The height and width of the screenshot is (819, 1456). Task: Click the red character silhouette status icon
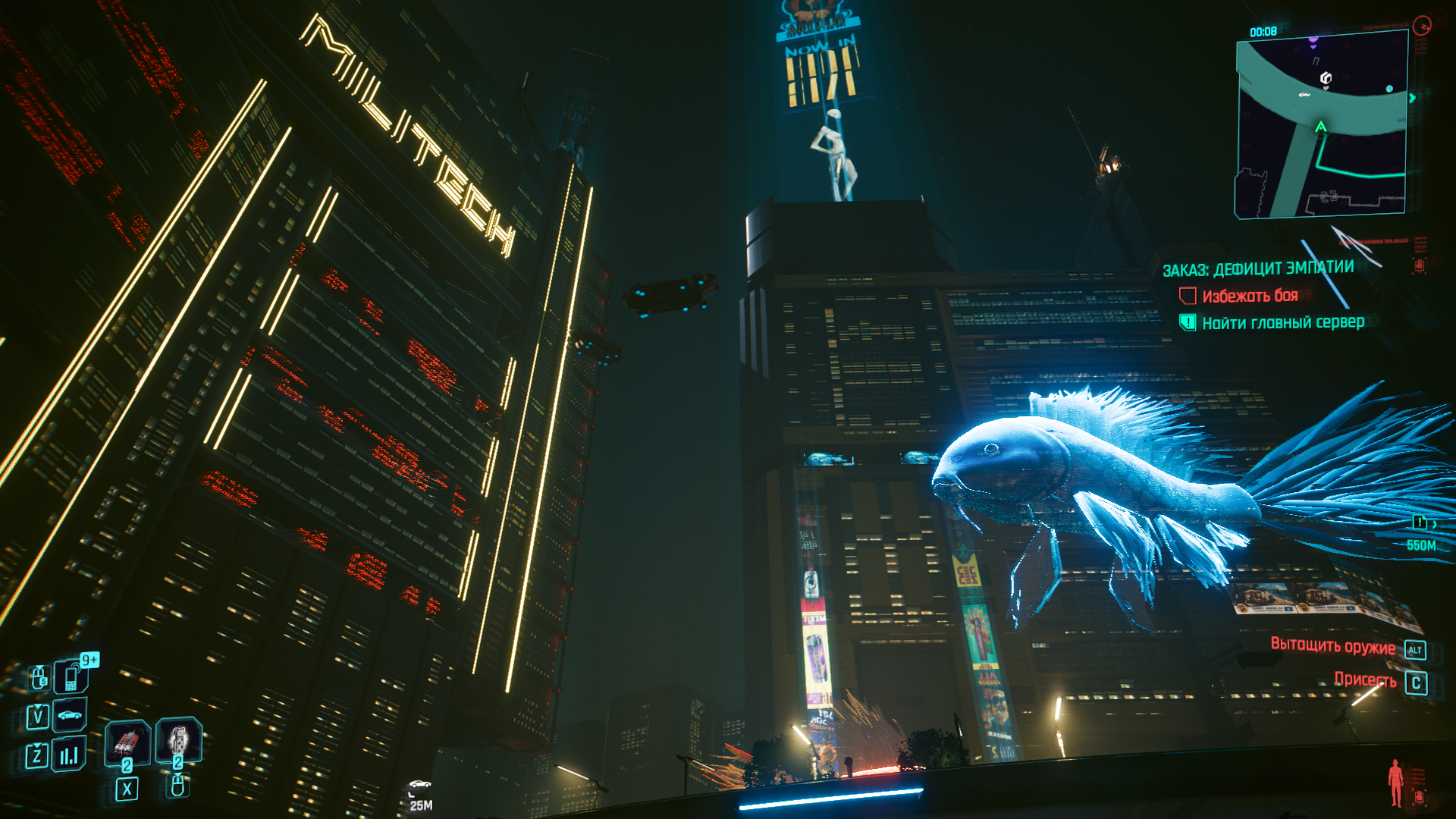tap(1395, 783)
